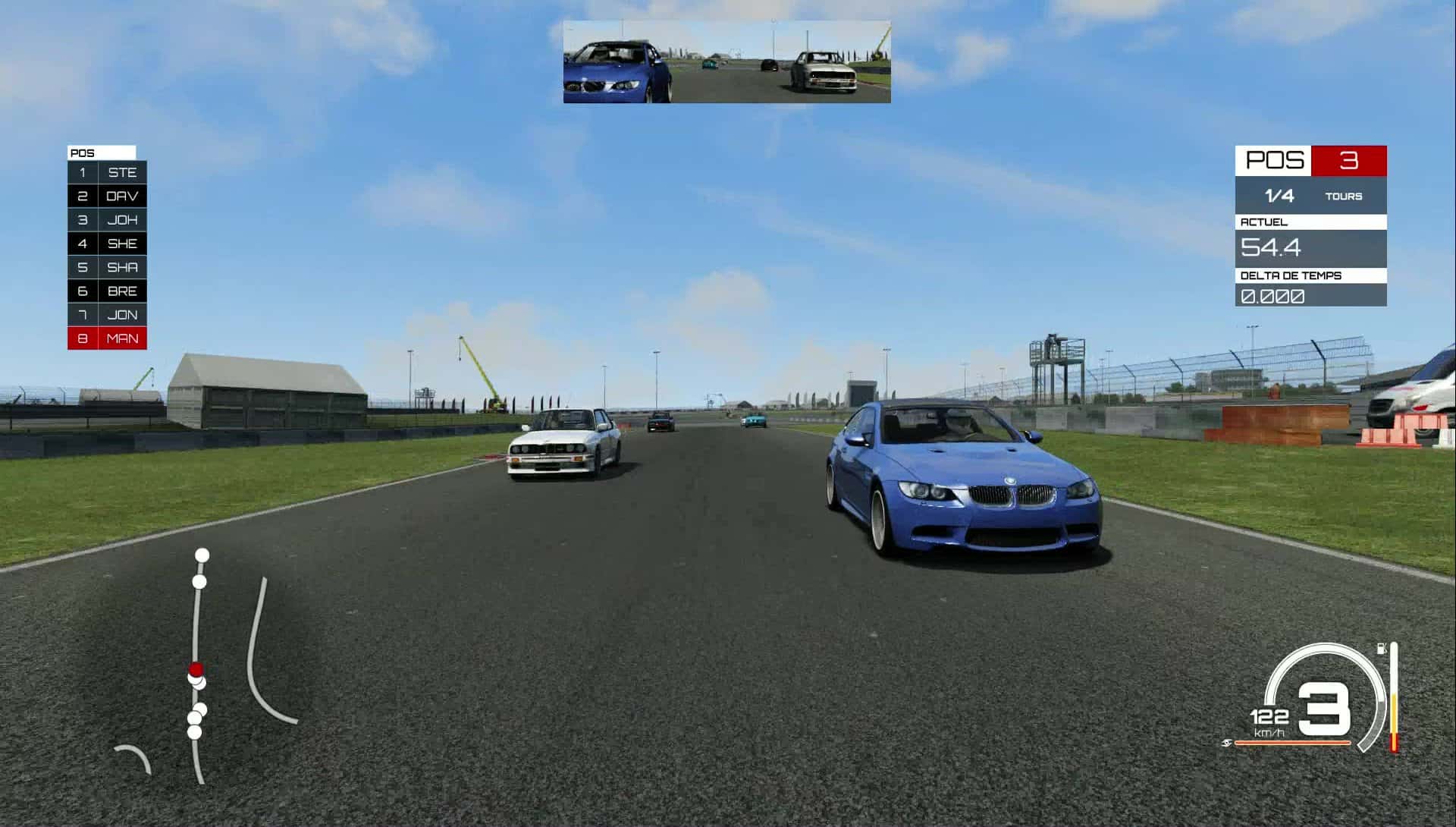The height and width of the screenshot is (827, 1456).
Task: Pick driver SHE on the leaderboard
Action: tap(107, 244)
